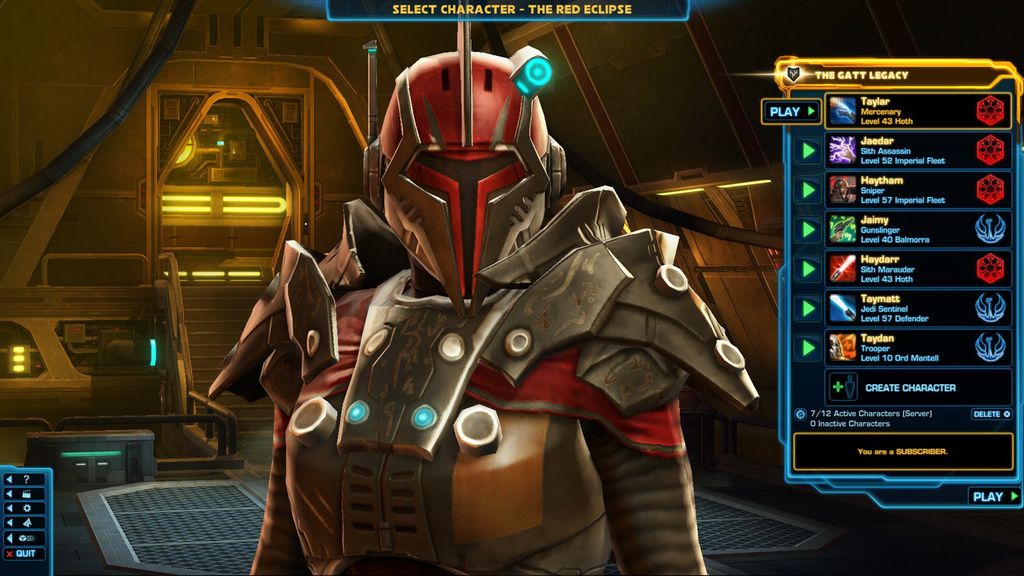Open the clapperboard cinematics menu
This screenshot has width=1024, height=576.
coord(24,493)
